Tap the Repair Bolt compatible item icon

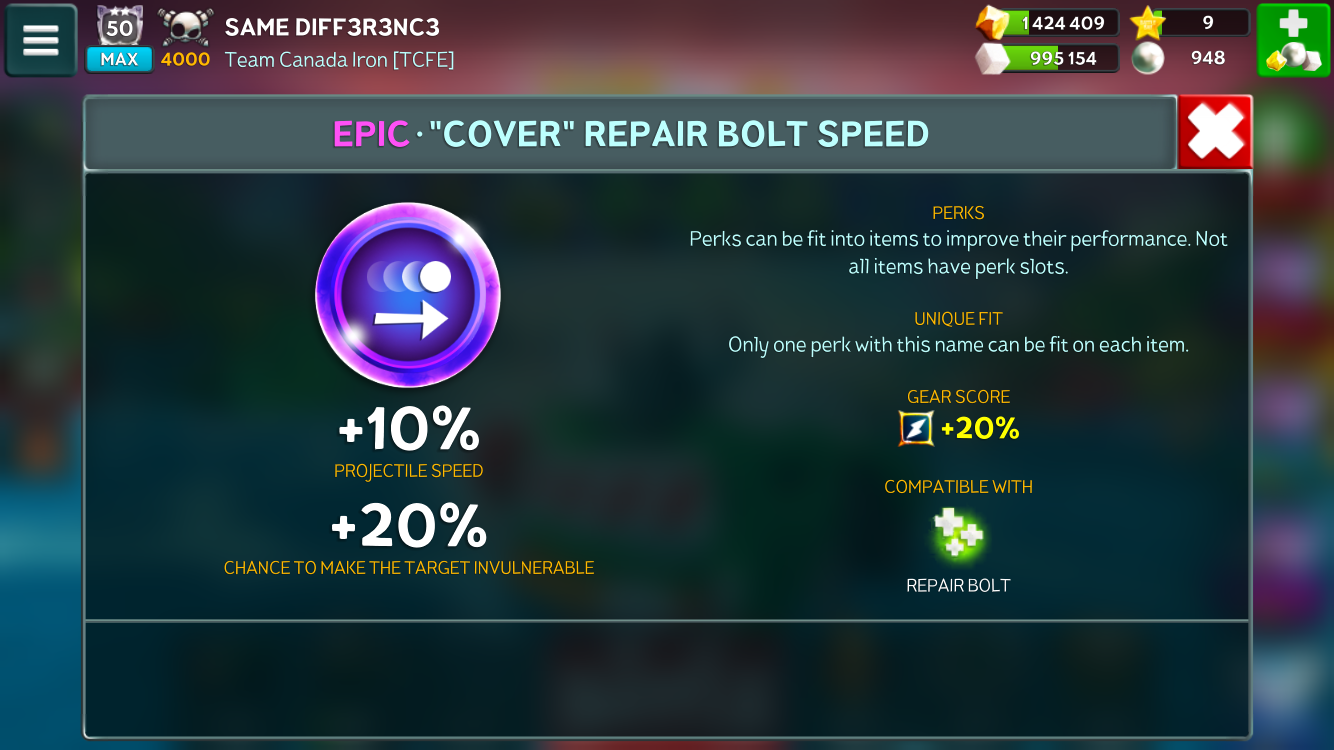pos(958,534)
